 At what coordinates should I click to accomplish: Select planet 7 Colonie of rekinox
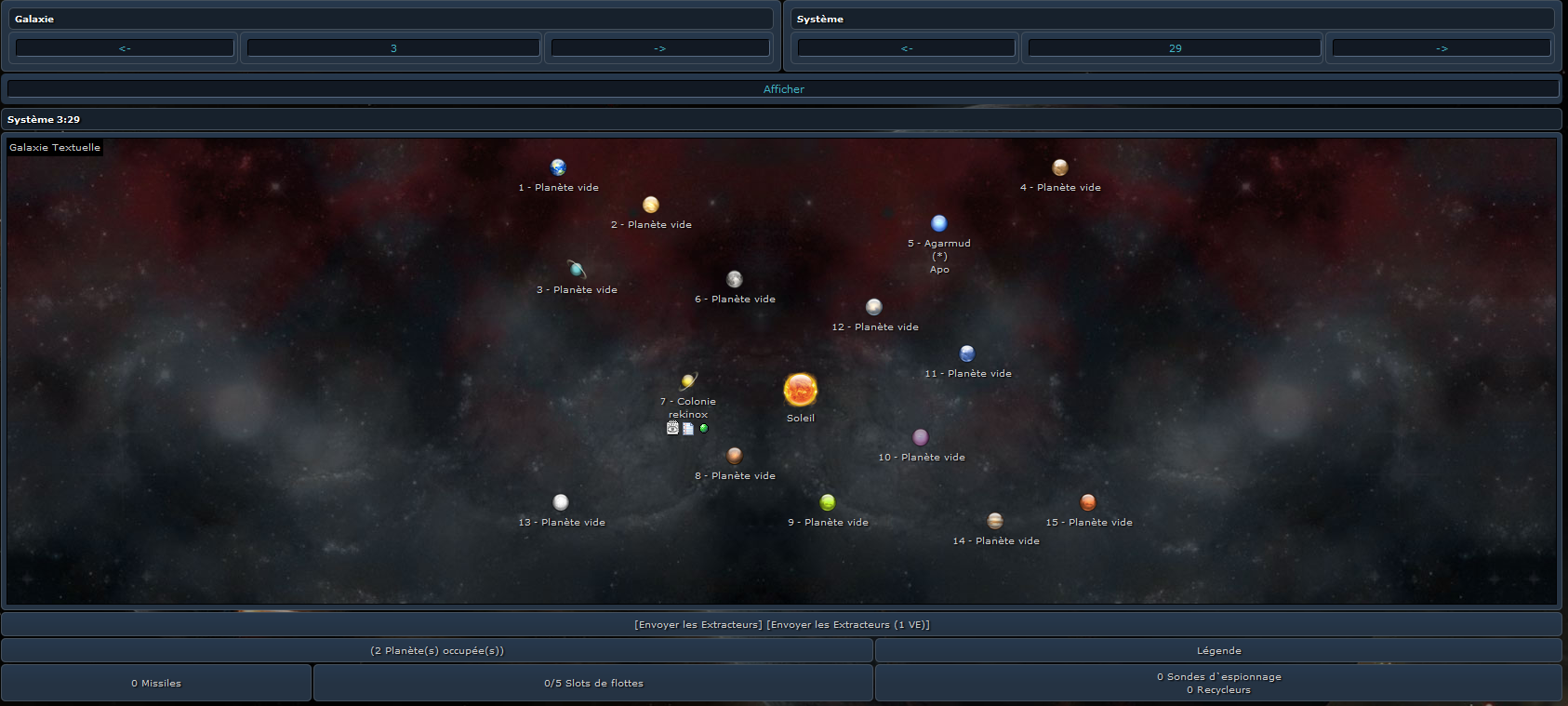688,380
